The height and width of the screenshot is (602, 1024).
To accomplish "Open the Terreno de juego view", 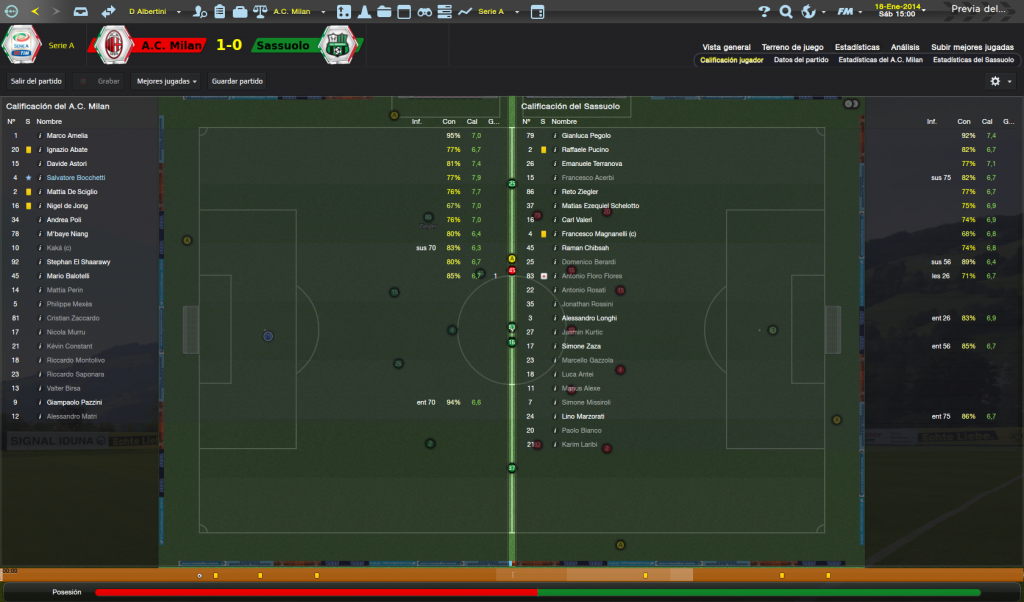I will 792,47.
